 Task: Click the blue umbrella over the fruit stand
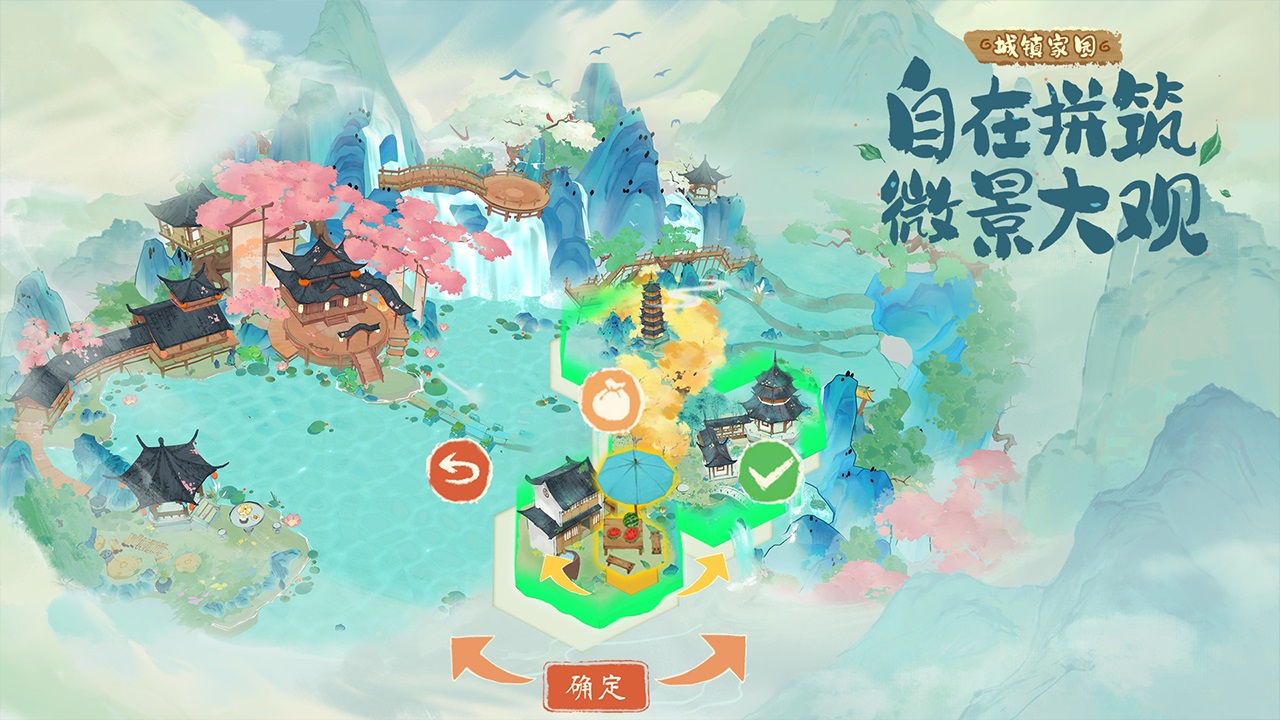tap(637, 477)
